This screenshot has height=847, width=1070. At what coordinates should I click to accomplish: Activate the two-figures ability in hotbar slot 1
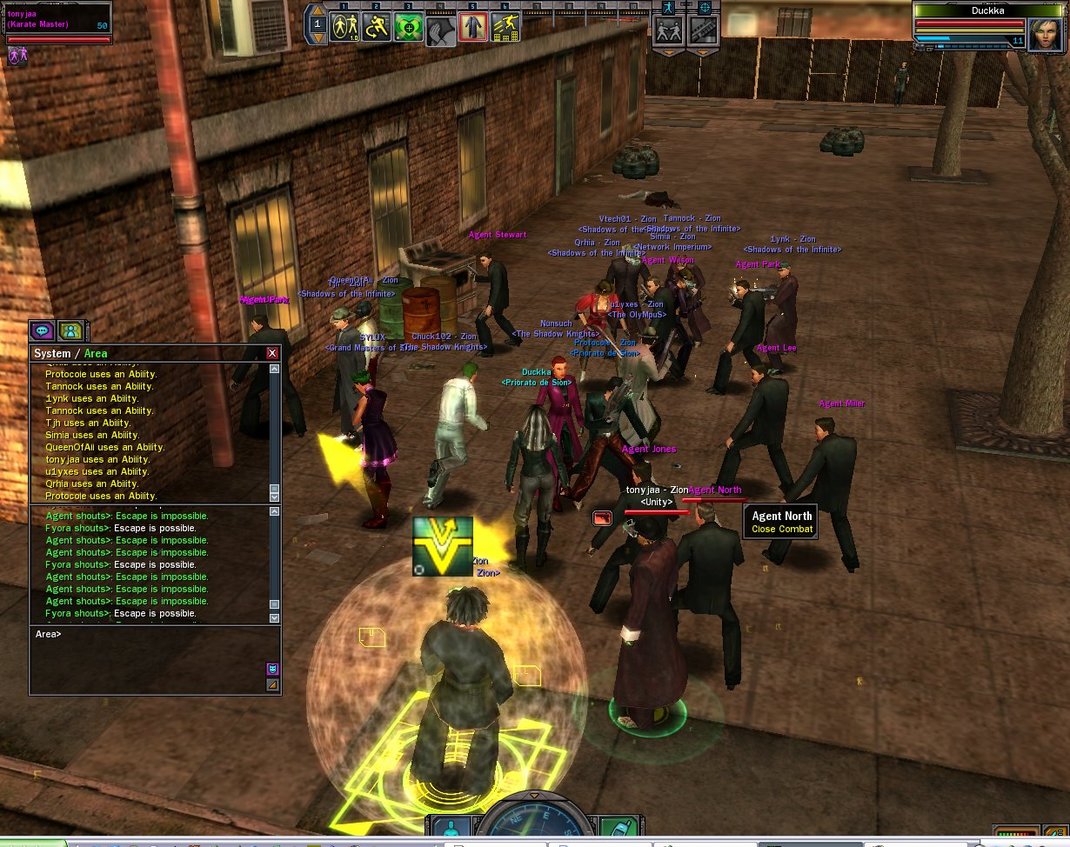point(344,27)
